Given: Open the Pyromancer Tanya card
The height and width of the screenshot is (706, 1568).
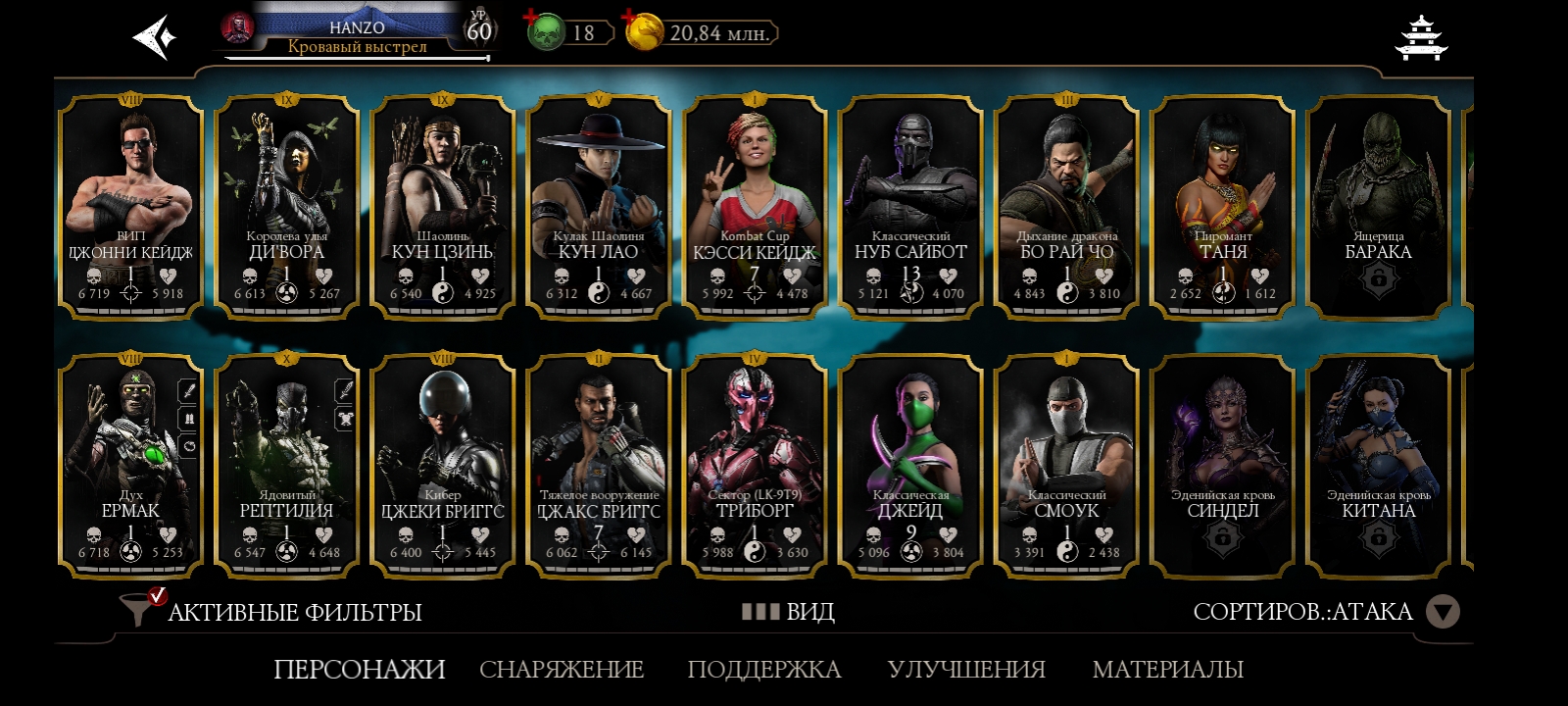Looking at the screenshot, I should 1222,208.
